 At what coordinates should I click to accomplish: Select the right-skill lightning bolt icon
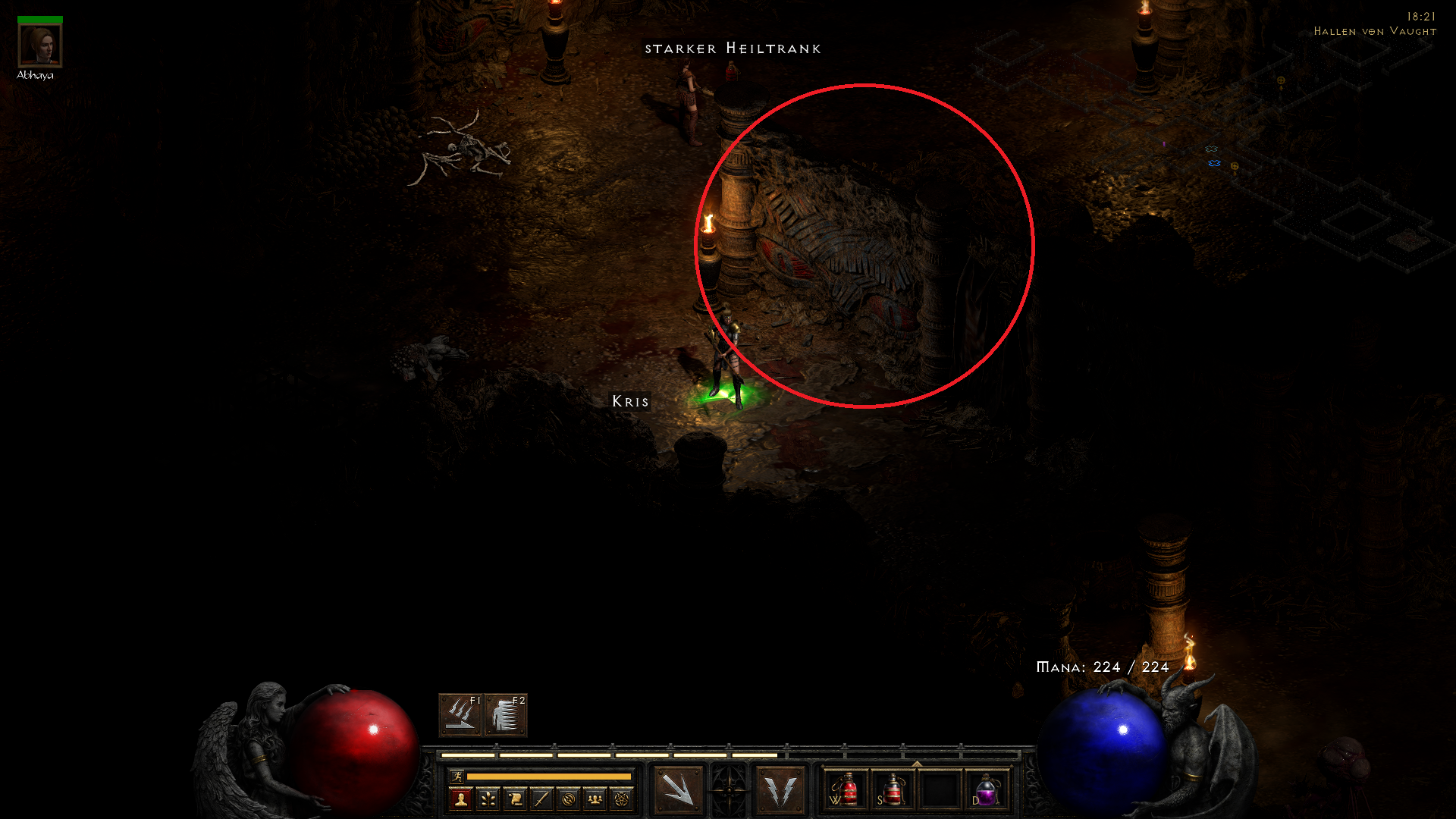pyautogui.click(x=780, y=790)
